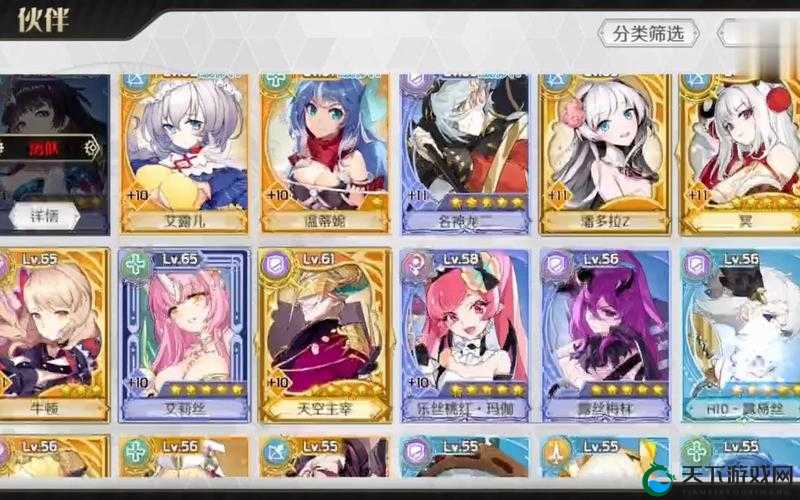Pick the 潘多拉Z partner card
The width and height of the screenshot is (800, 500).
coord(605,150)
